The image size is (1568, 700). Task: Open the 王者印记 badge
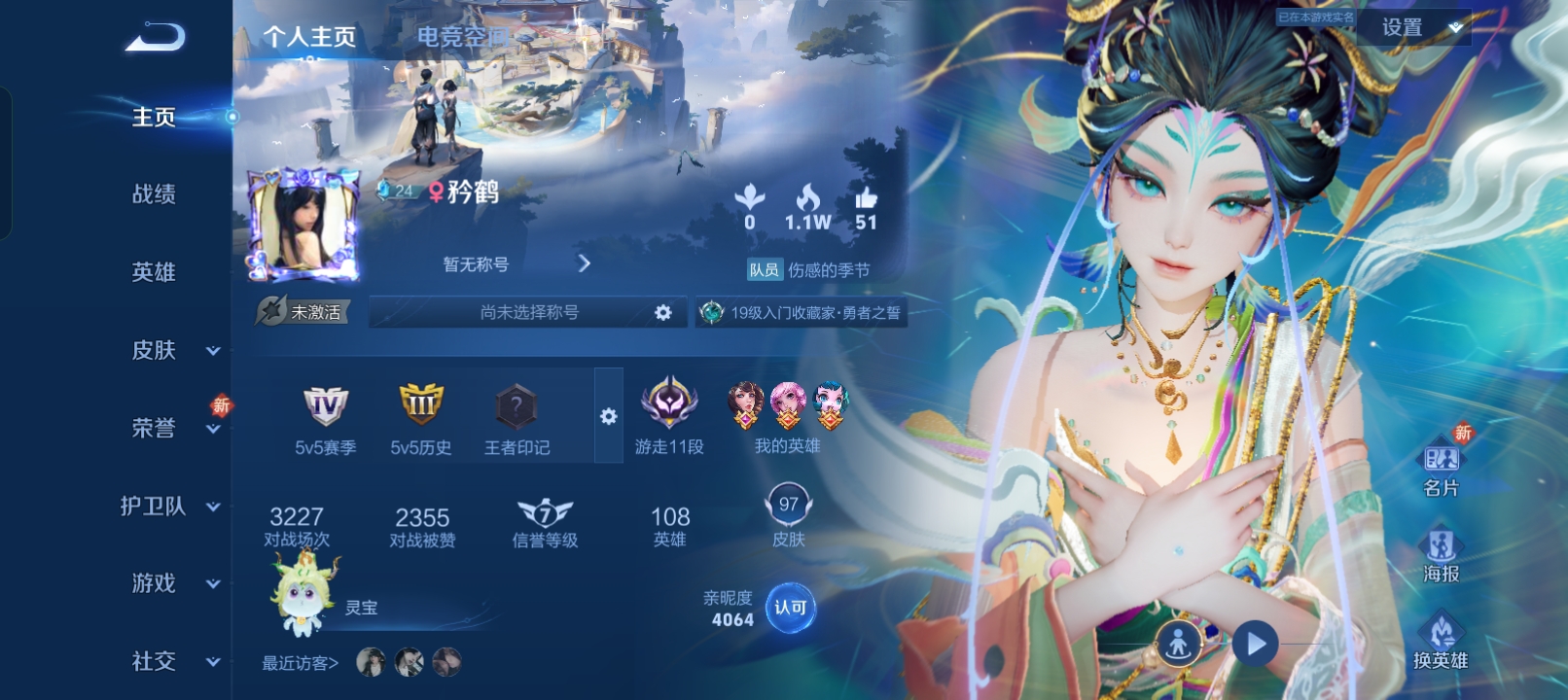[517, 418]
